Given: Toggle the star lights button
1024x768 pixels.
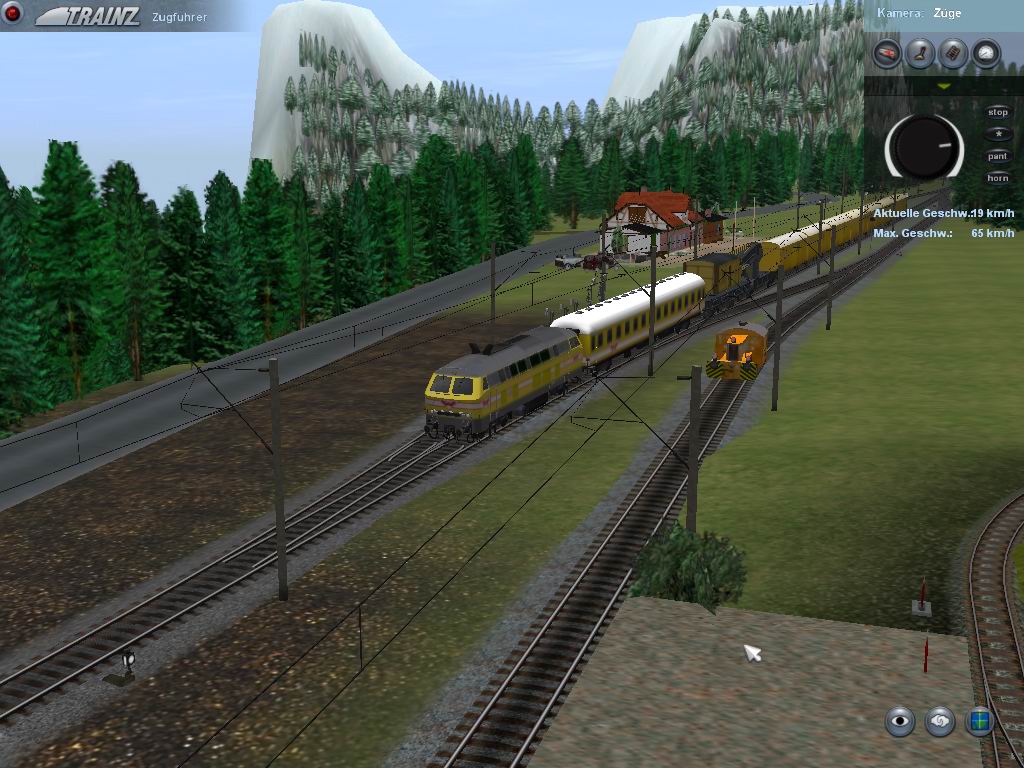Looking at the screenshot, I should coord(997,134).
